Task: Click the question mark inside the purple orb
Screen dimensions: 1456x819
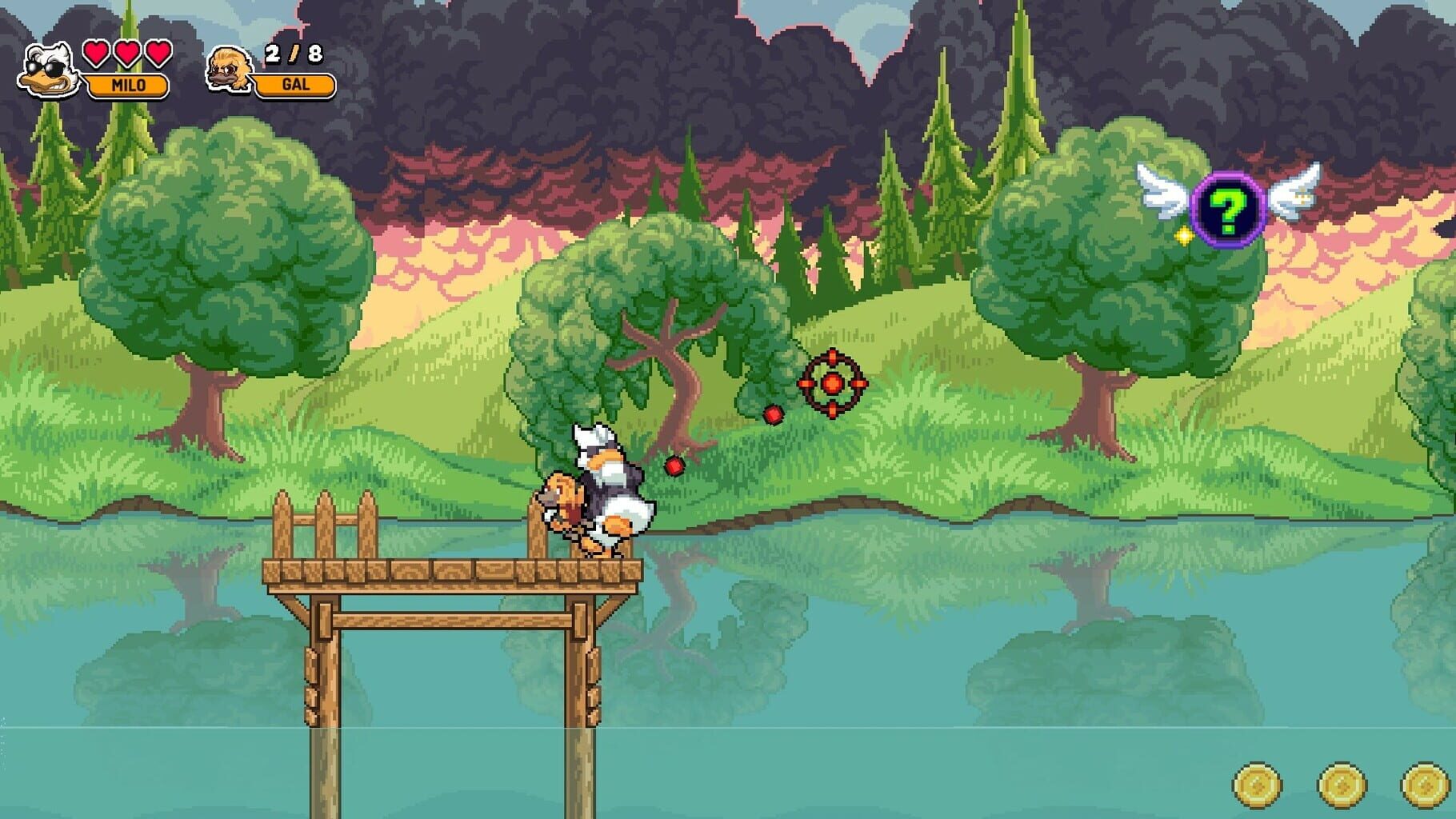Action: point(1226,210)
